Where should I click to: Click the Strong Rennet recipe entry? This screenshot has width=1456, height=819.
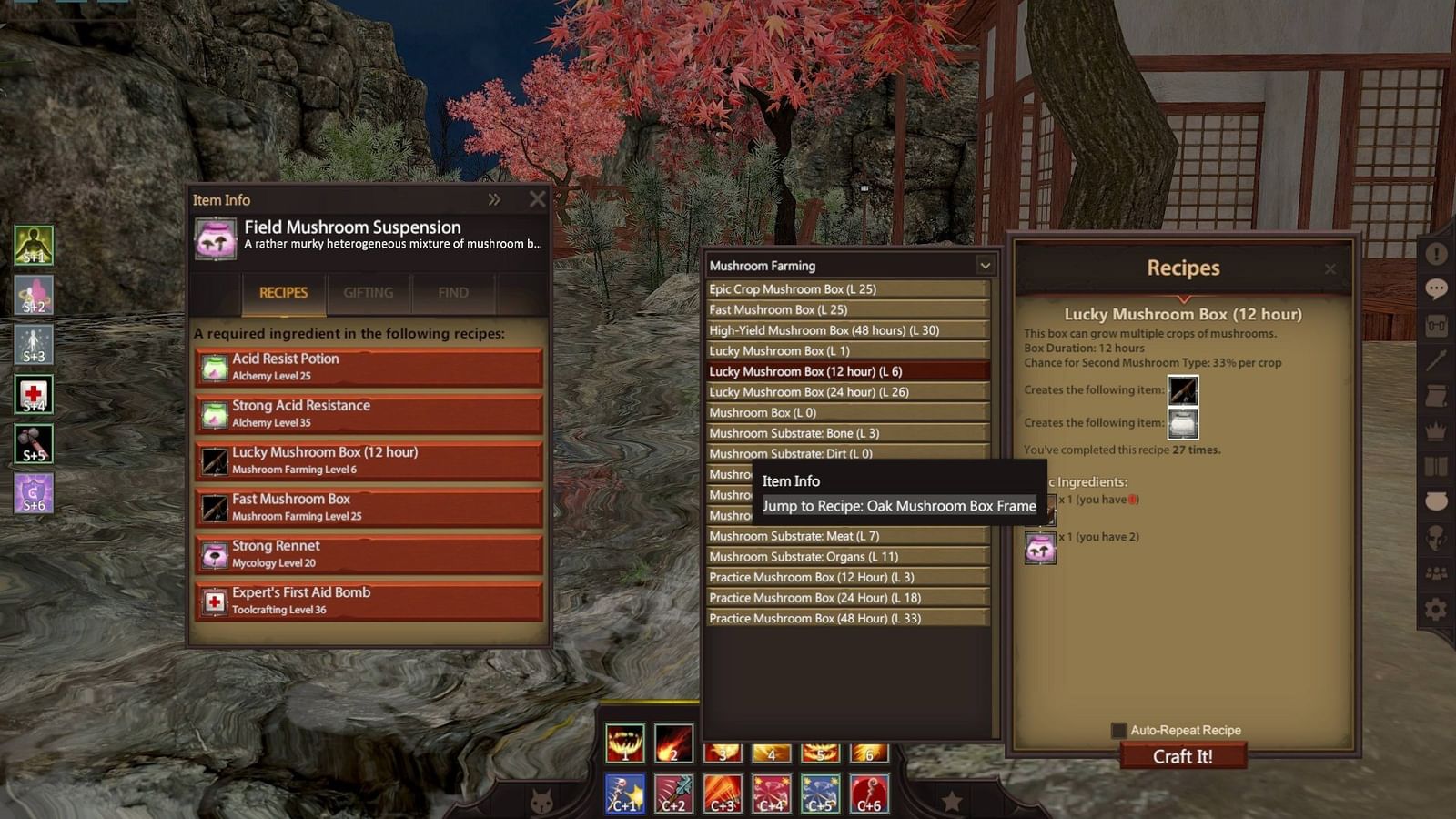pyautogui.click(x=368, y=552)
